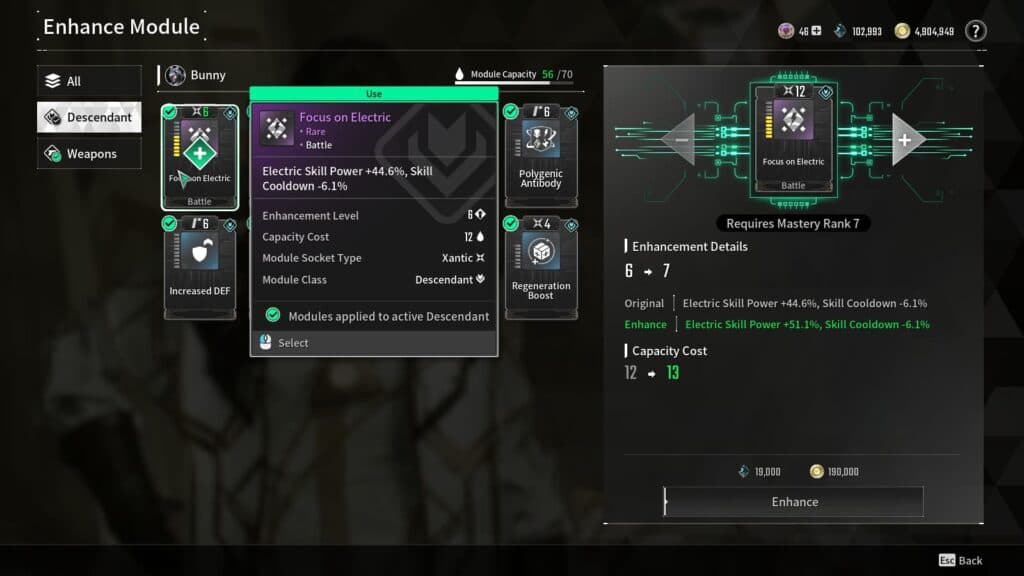
Task: Decrease enhancement level with minus arrow
Action: (680, 140)
